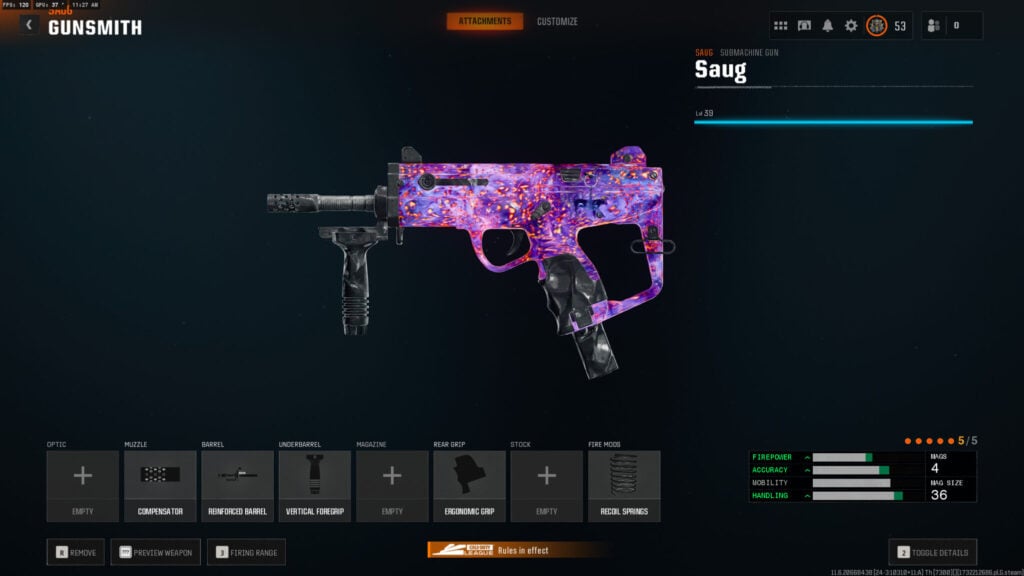This screenshot has height=576, width=1024.
Task: Open the grid menu icon
Action: (x=781, y=26)
